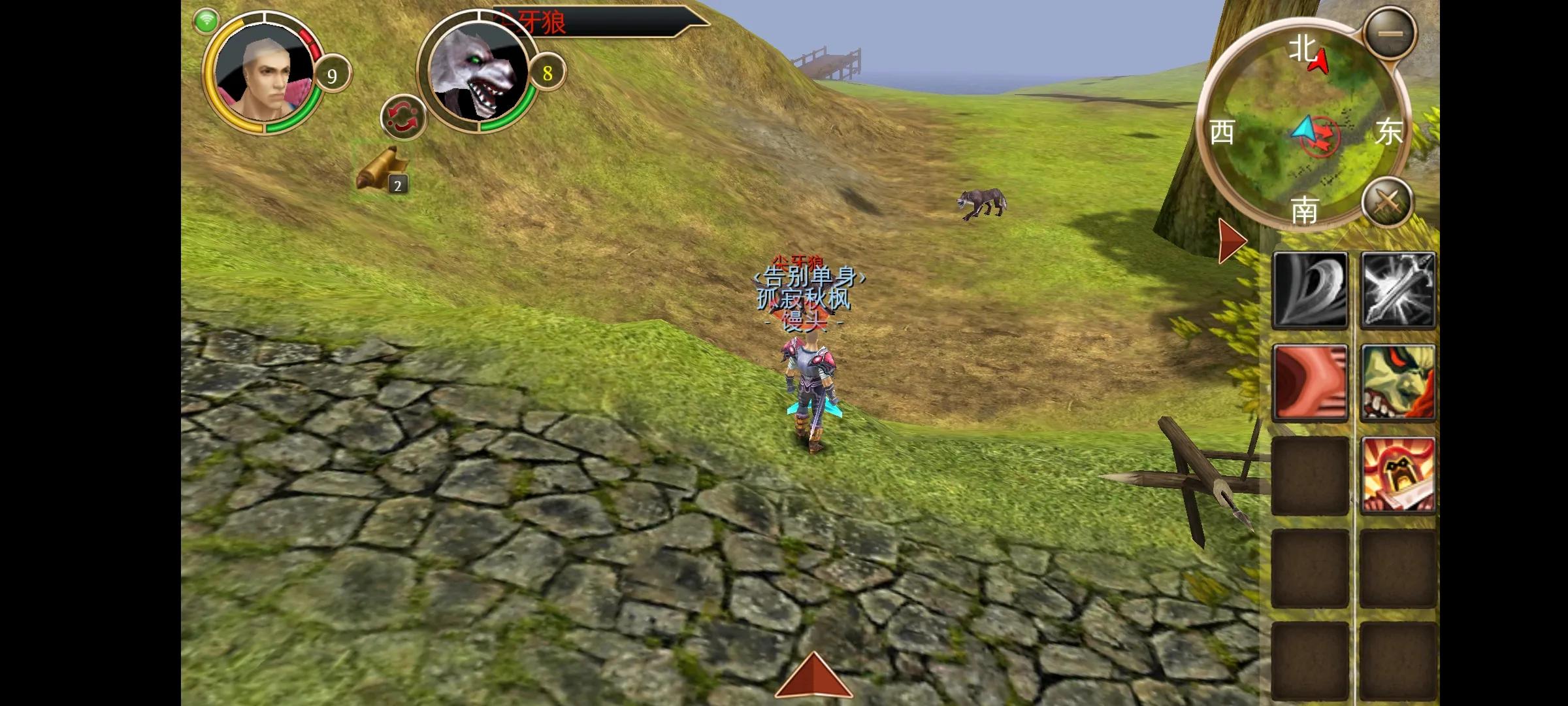Activate the glowing sword strike skill
The width and height of the screenshot is (1568, 706).
[x=1398, y=290]
